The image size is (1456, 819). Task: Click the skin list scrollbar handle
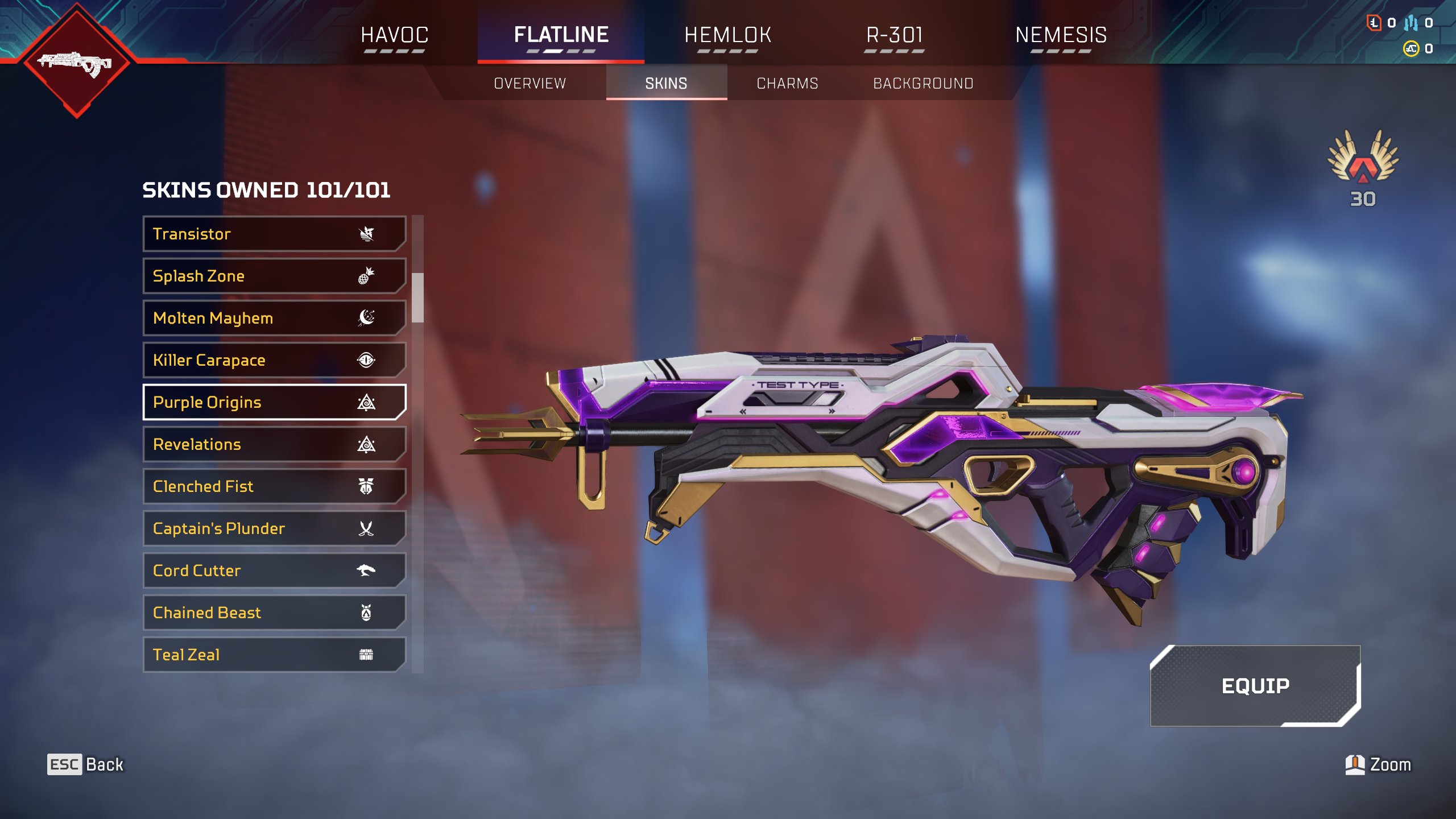pyautogui.click(x=418, y=297)
